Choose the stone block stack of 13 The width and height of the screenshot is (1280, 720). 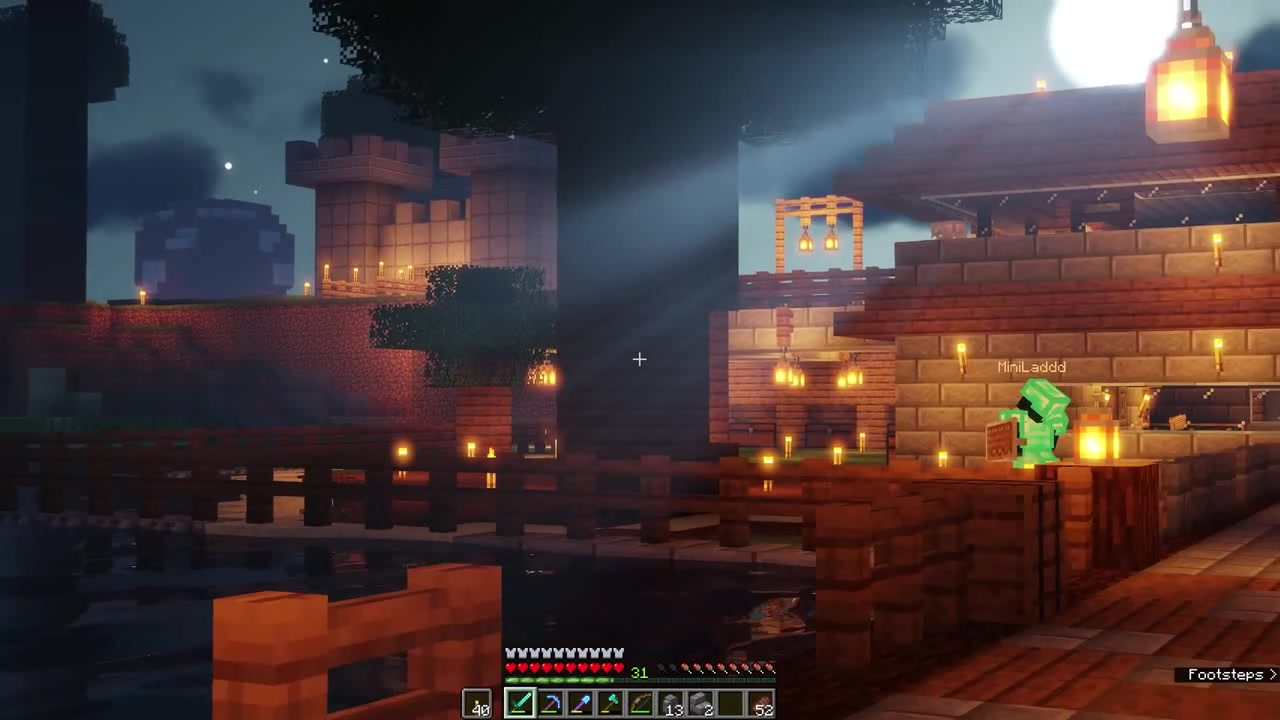coord(671,703)
